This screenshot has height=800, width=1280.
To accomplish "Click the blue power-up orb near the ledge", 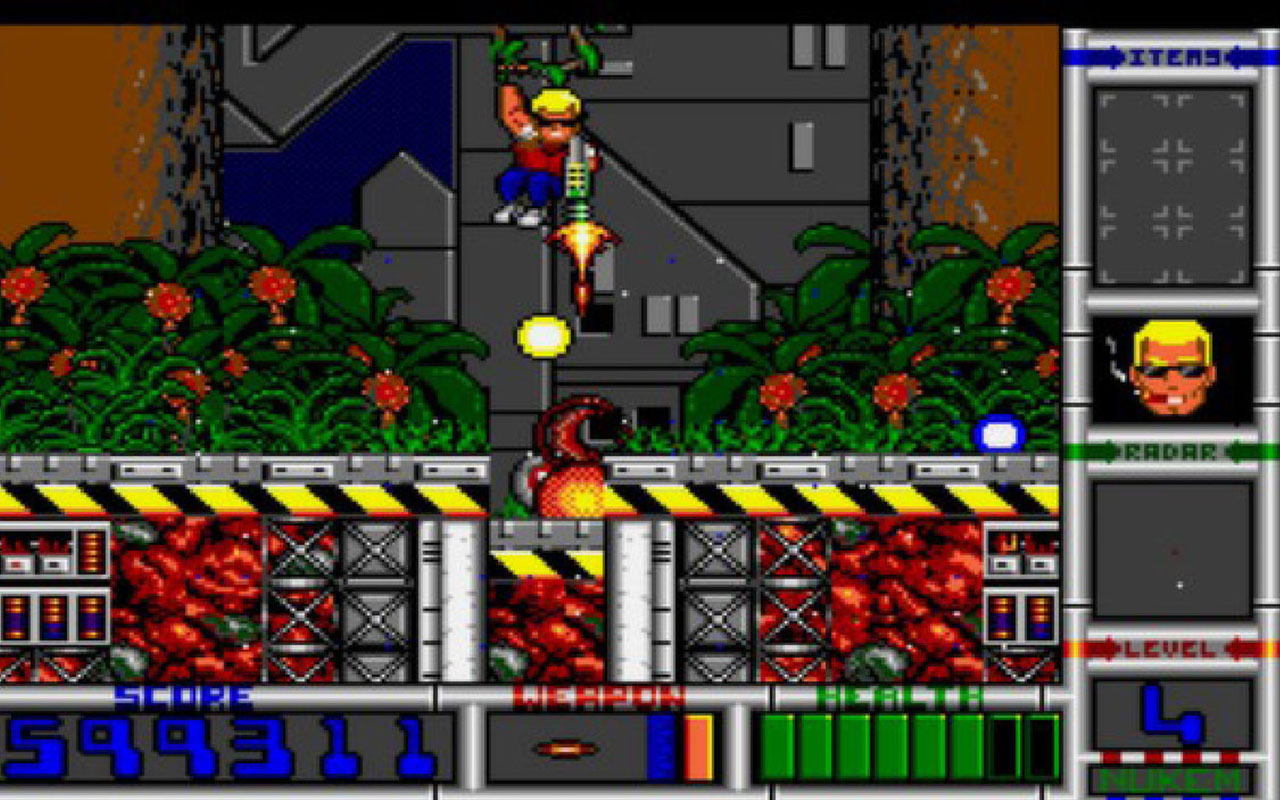I will point(997,434).
